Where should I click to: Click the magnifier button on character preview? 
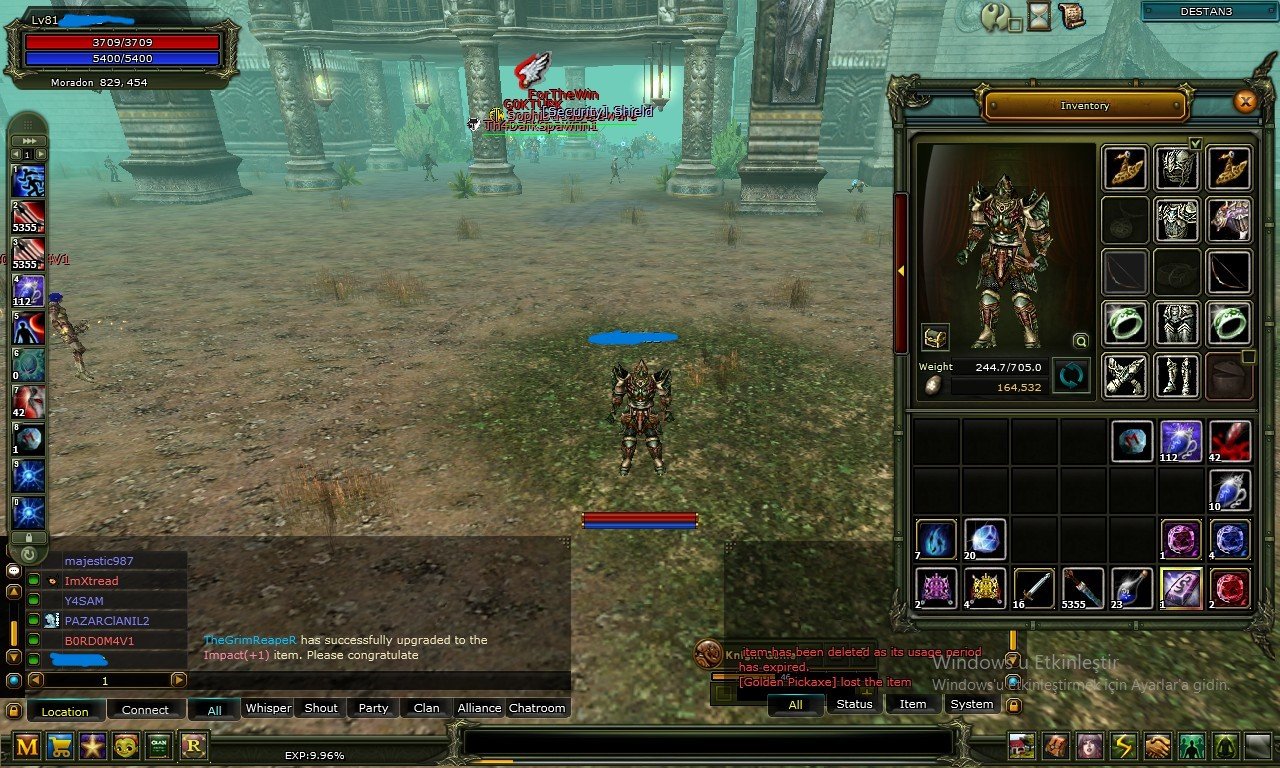pyautogui.click(x=1080, y=340)
